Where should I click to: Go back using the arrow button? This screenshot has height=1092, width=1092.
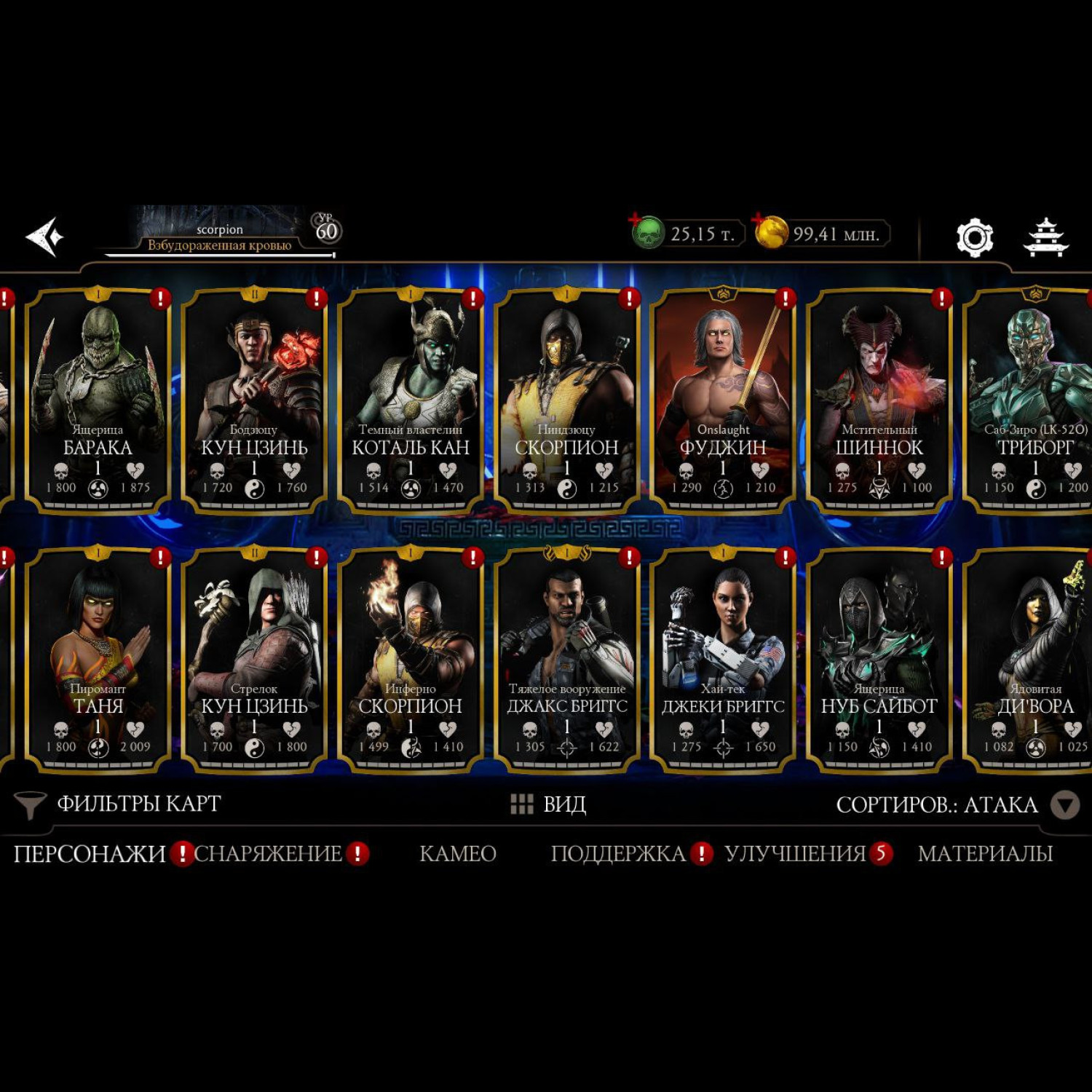click(44, 237)
